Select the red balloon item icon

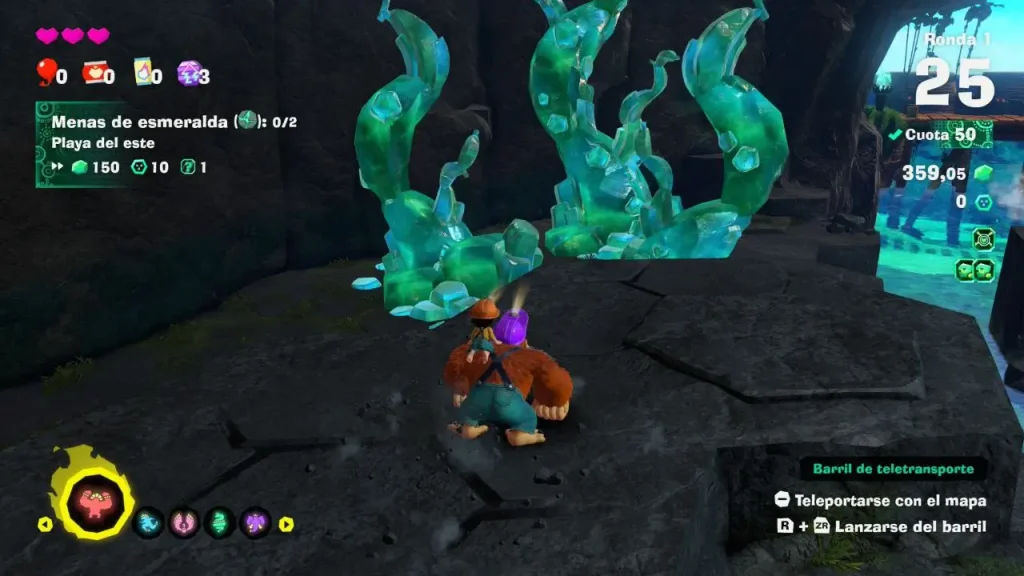click(x=46, y=72)
